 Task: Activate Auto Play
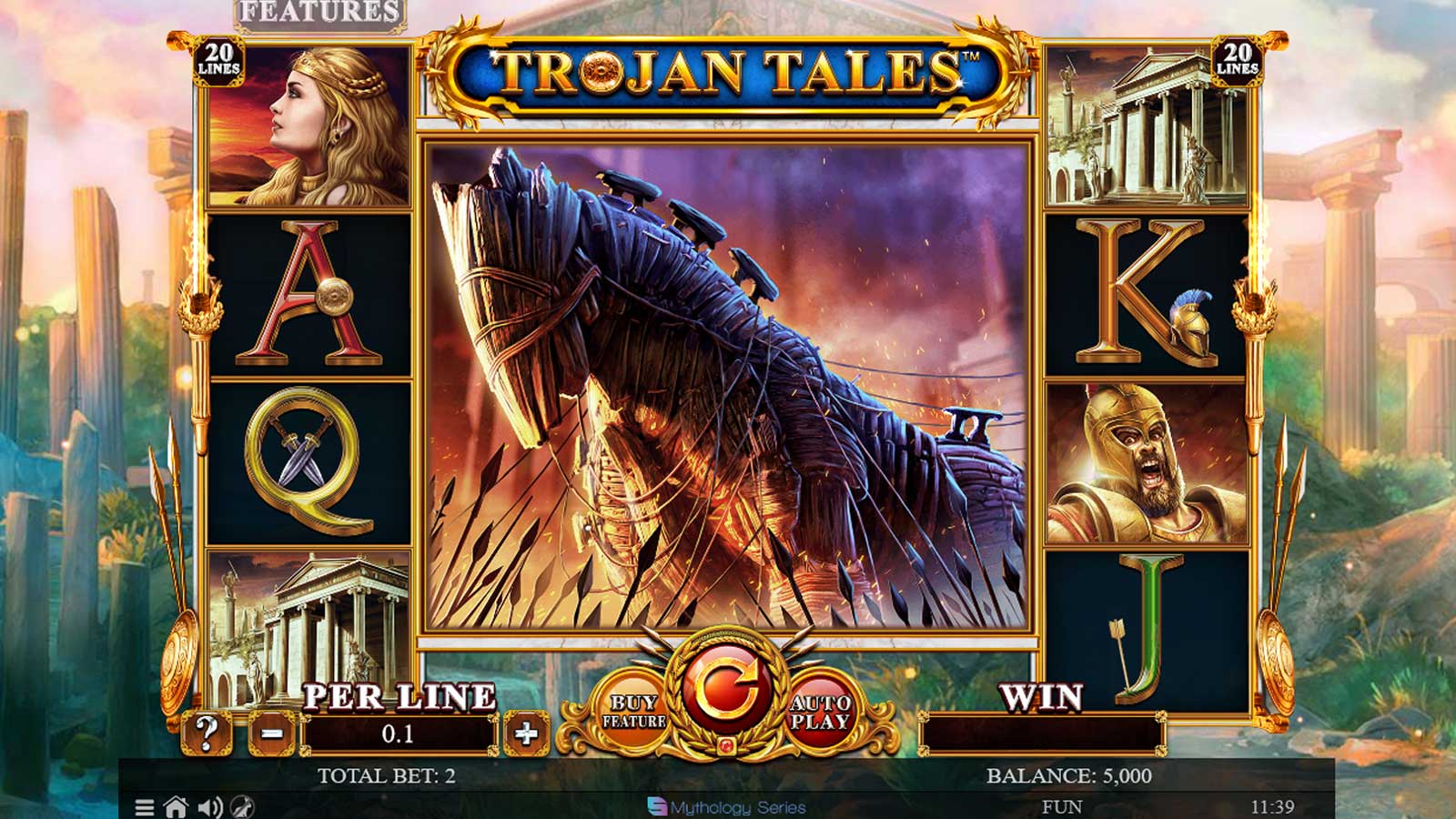click(820, 713)
